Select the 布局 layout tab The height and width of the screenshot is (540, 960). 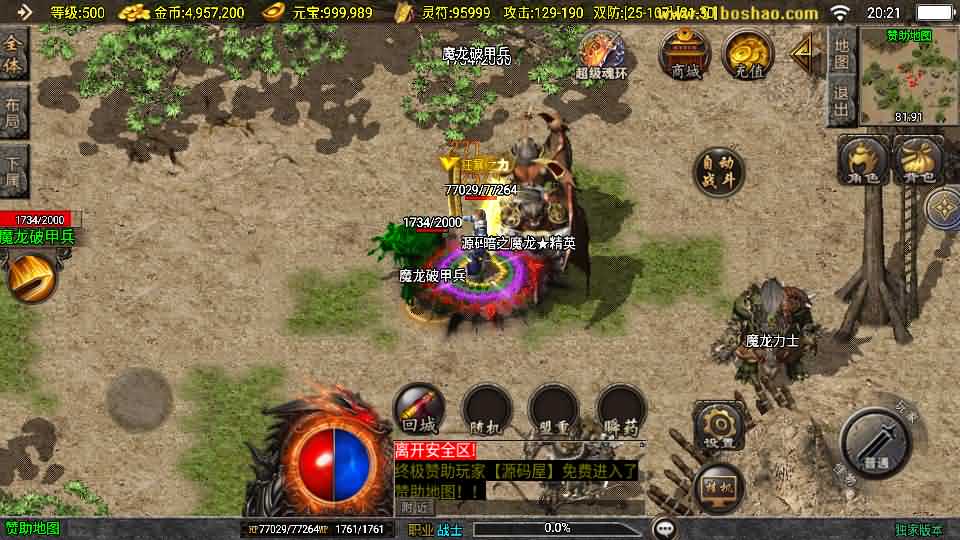(x=14, y=111)
